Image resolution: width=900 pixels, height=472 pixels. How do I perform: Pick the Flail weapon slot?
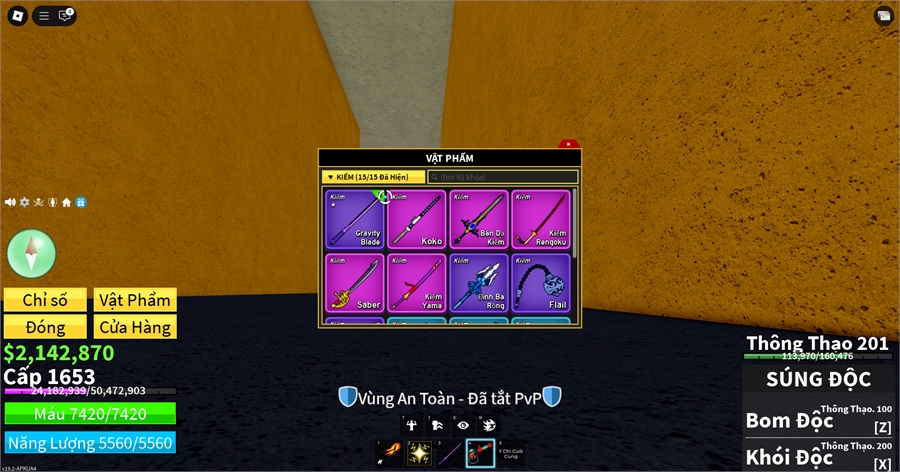[x=541, y=283]
